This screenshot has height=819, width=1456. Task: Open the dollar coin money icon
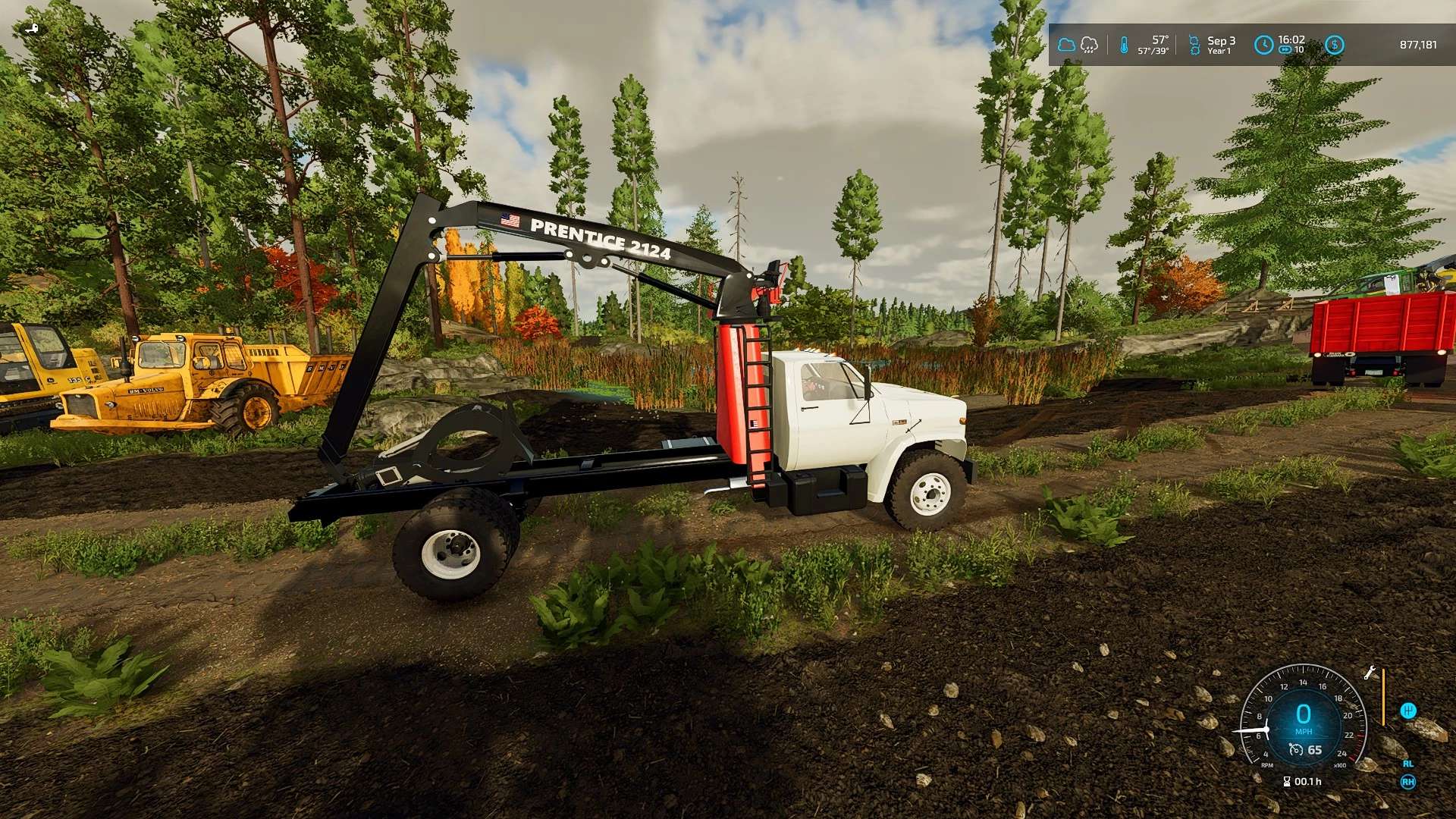(1334, 45)
